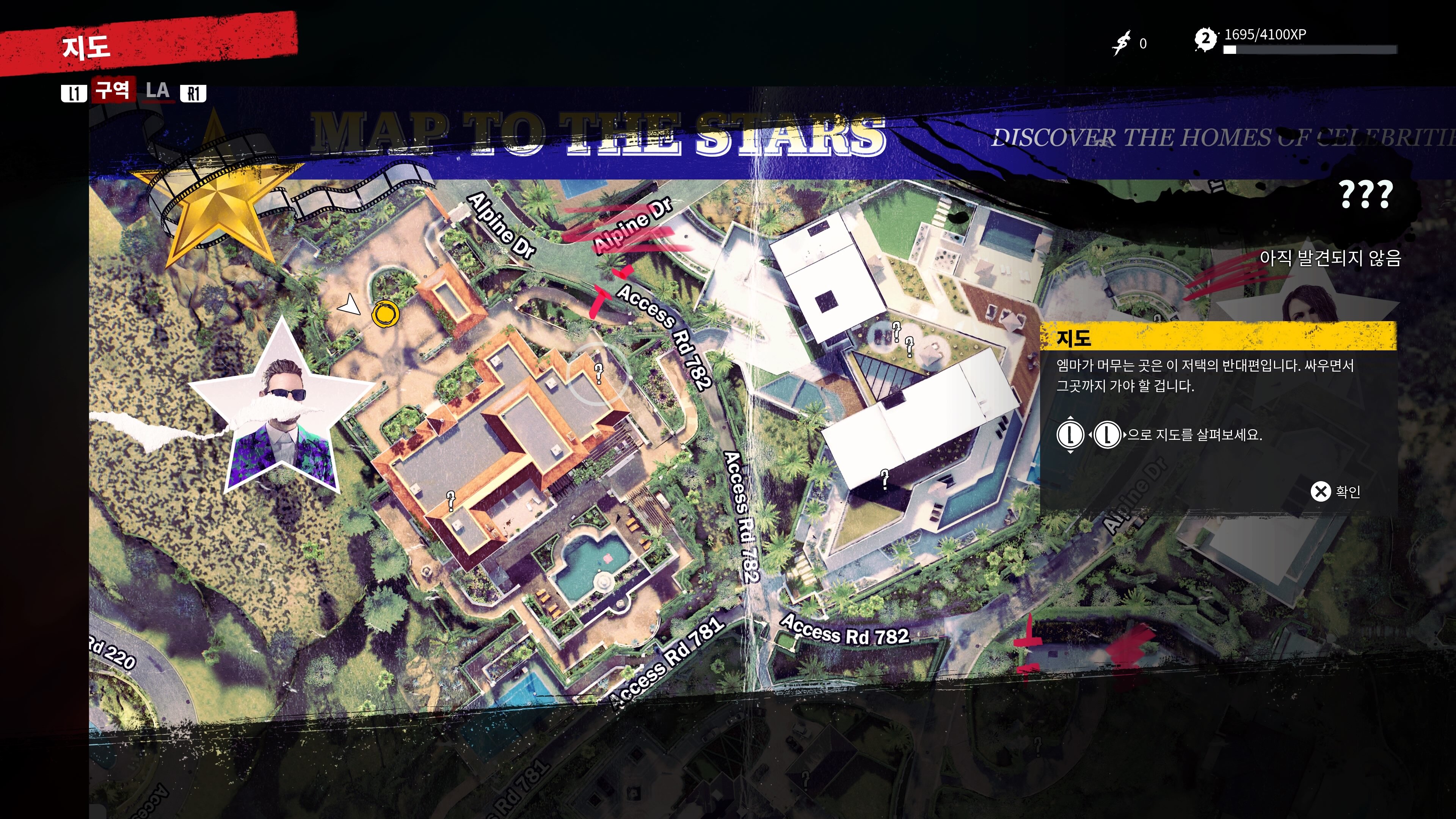The image size is (1456, 819).
Task: Switch to the LA map tab
Action: [x=157, y=91]
